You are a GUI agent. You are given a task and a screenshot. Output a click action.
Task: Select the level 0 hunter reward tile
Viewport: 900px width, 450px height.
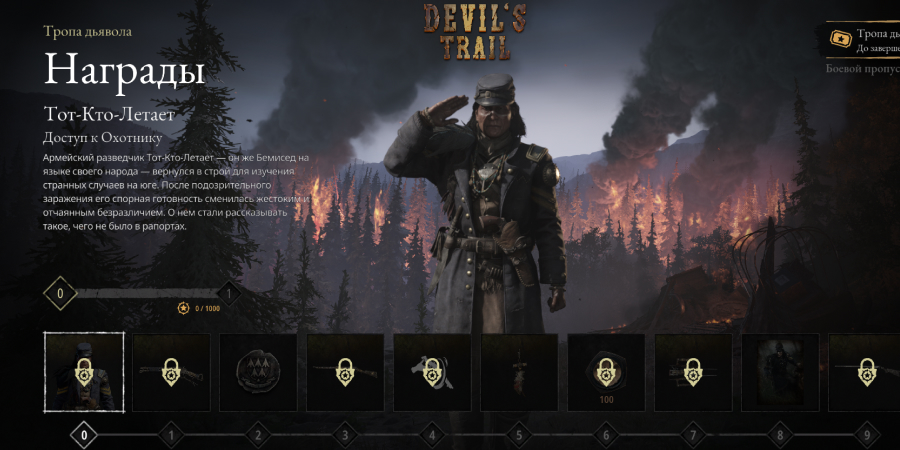tap(84, 372)
